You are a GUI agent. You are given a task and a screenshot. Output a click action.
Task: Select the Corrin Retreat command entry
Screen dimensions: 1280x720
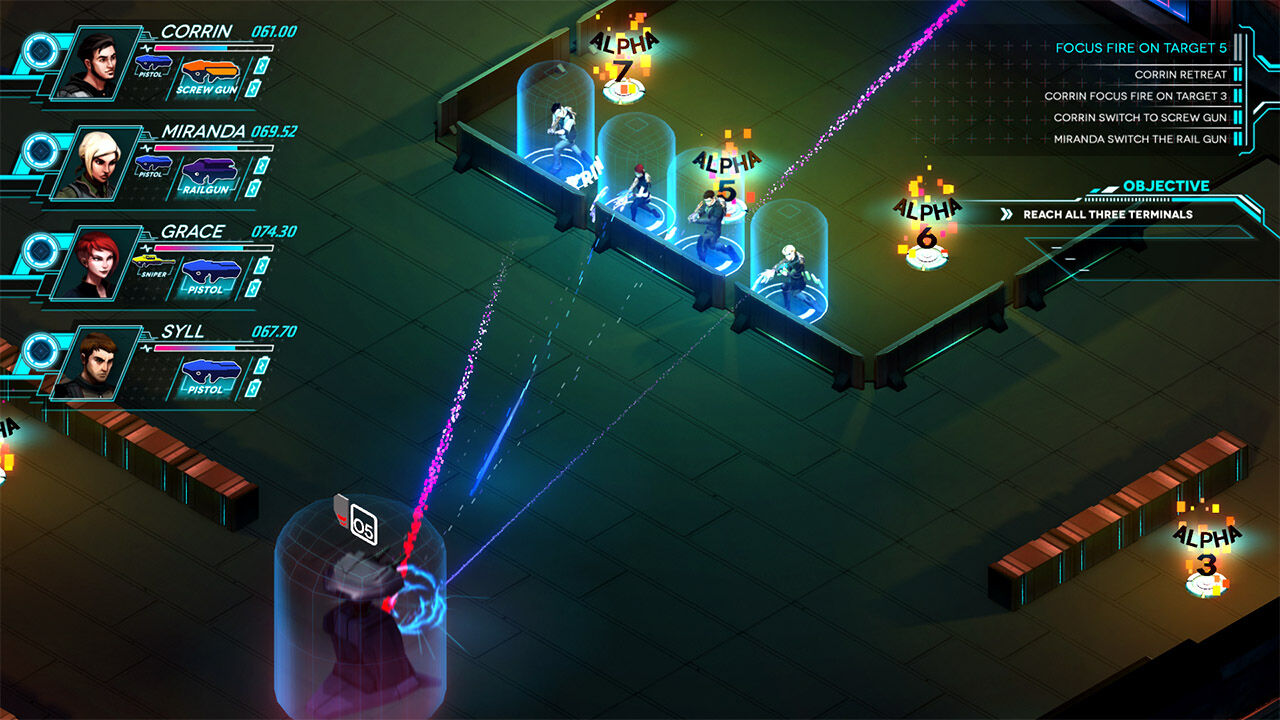click(1180, 74)
